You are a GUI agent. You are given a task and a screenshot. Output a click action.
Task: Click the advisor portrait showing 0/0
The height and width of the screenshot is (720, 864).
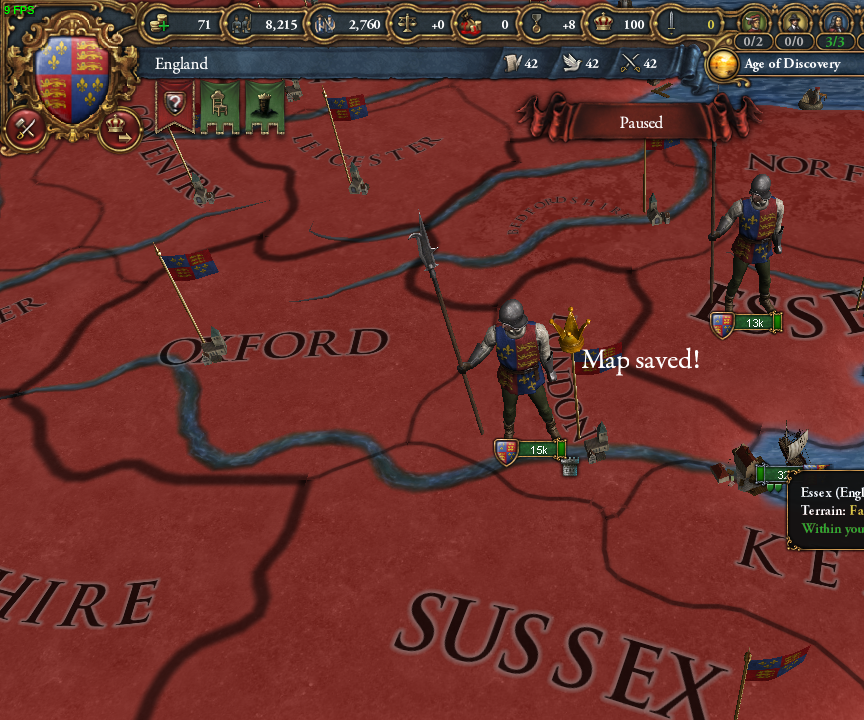pos(794,24)
